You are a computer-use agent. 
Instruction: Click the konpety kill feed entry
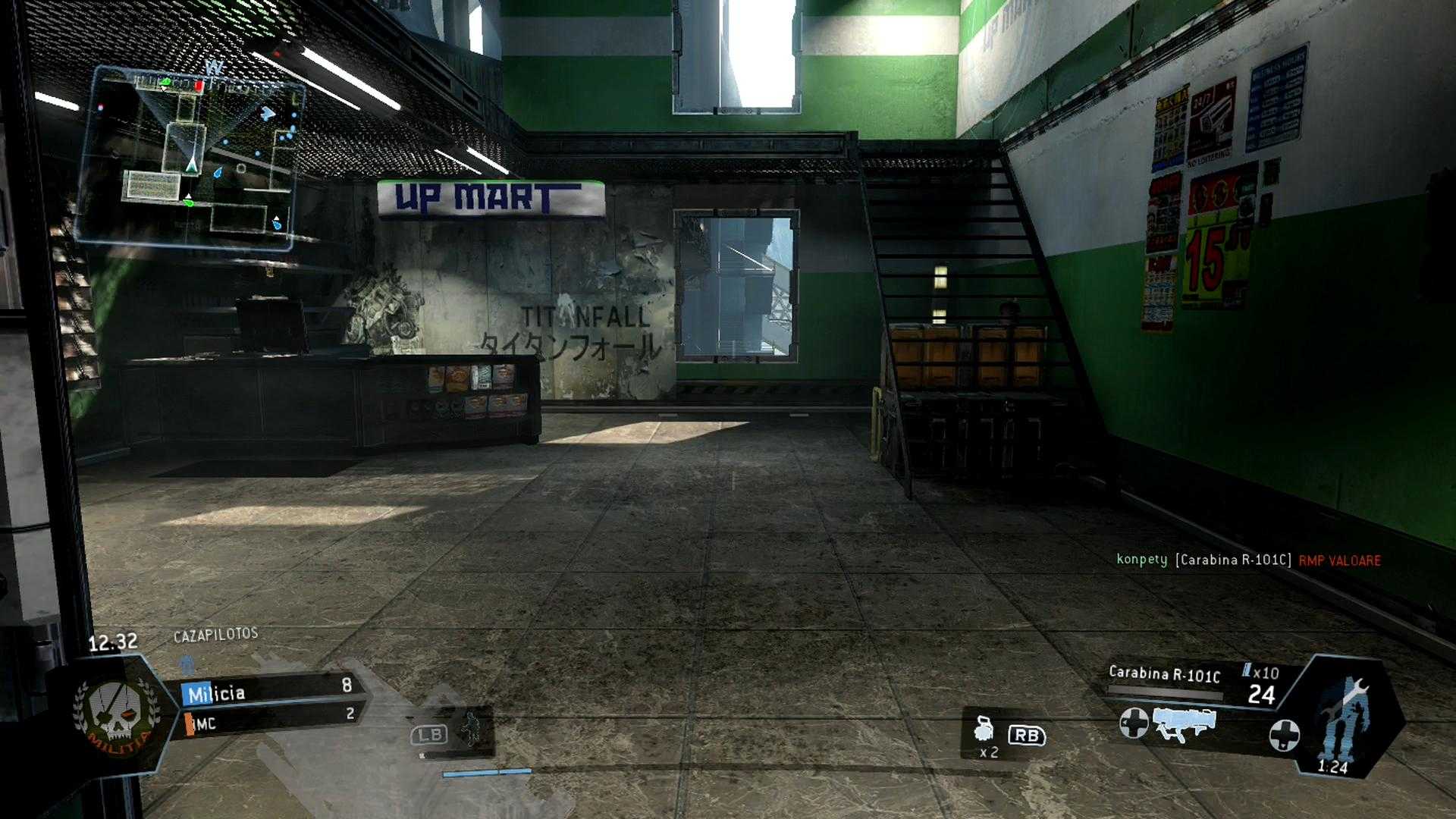[x=1248, y=560]
